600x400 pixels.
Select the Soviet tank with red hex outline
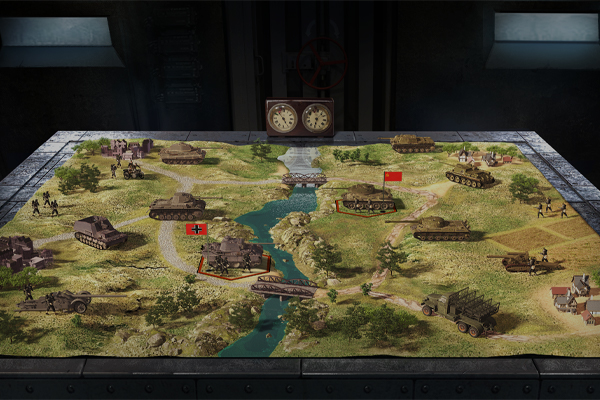click(x=368, y=198)
